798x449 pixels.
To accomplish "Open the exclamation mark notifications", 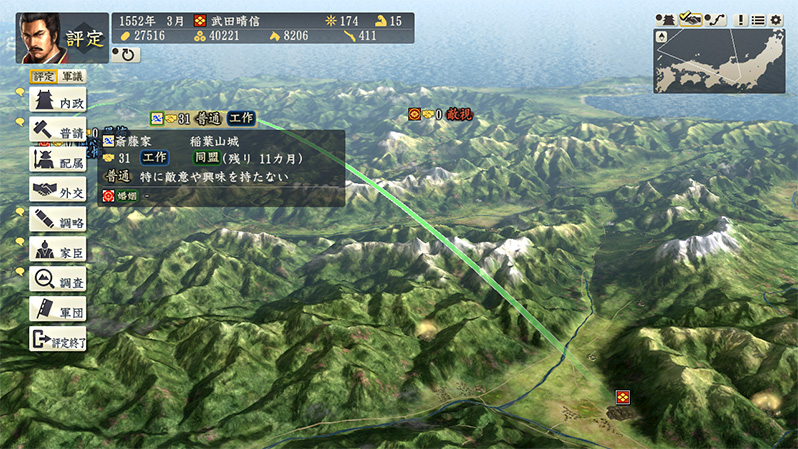I will 740,19.
